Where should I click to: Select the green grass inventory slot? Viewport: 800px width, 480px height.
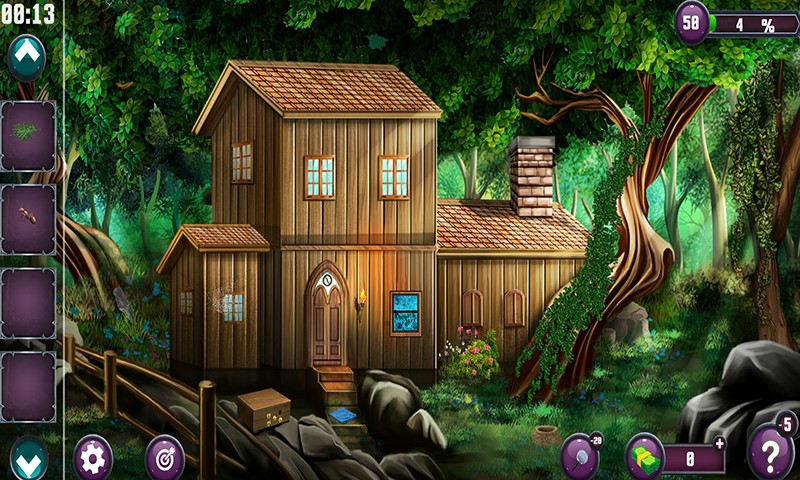point(27,134)
